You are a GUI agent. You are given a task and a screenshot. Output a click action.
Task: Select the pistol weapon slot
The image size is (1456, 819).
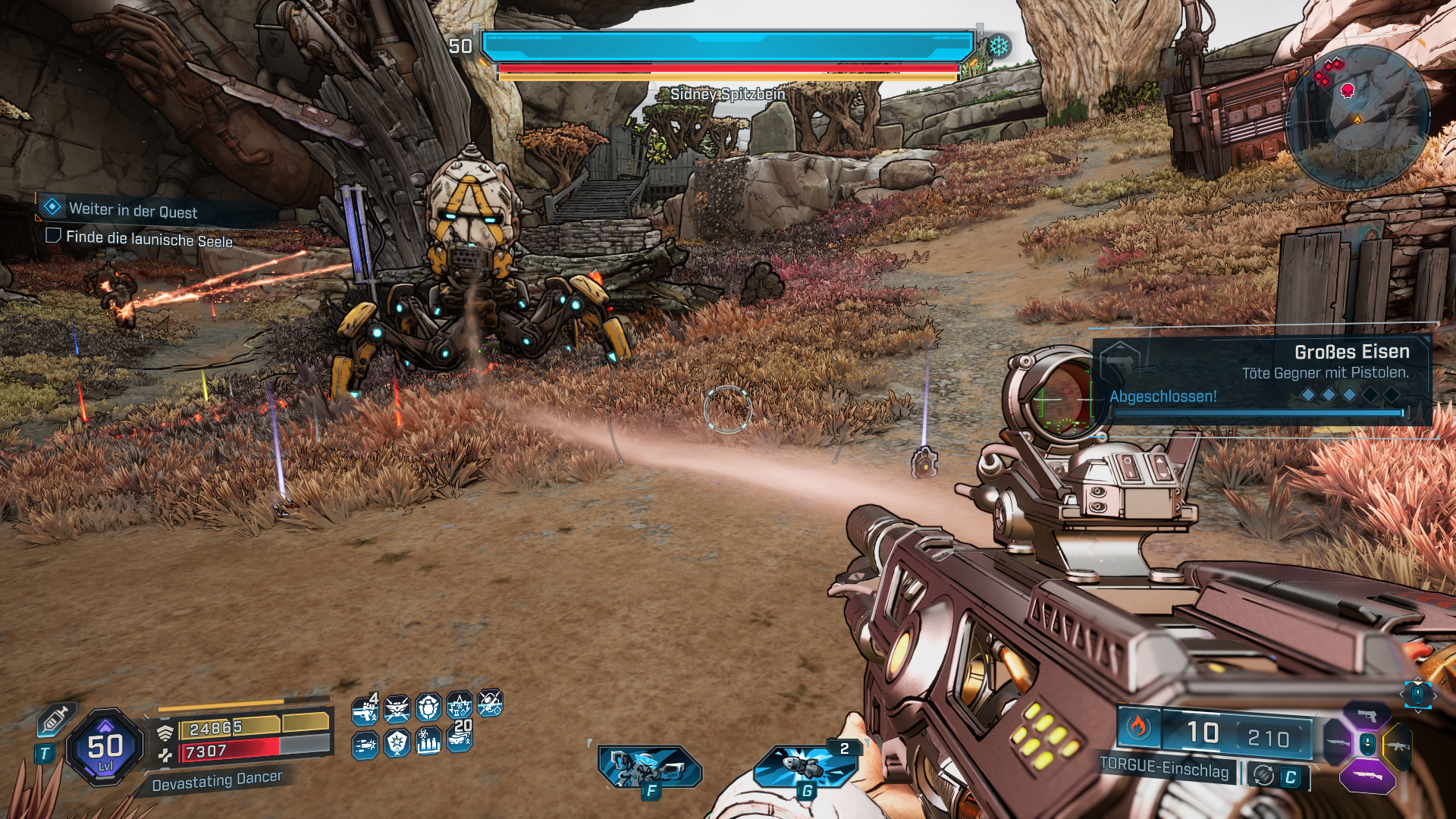(x=1367, y=717)
